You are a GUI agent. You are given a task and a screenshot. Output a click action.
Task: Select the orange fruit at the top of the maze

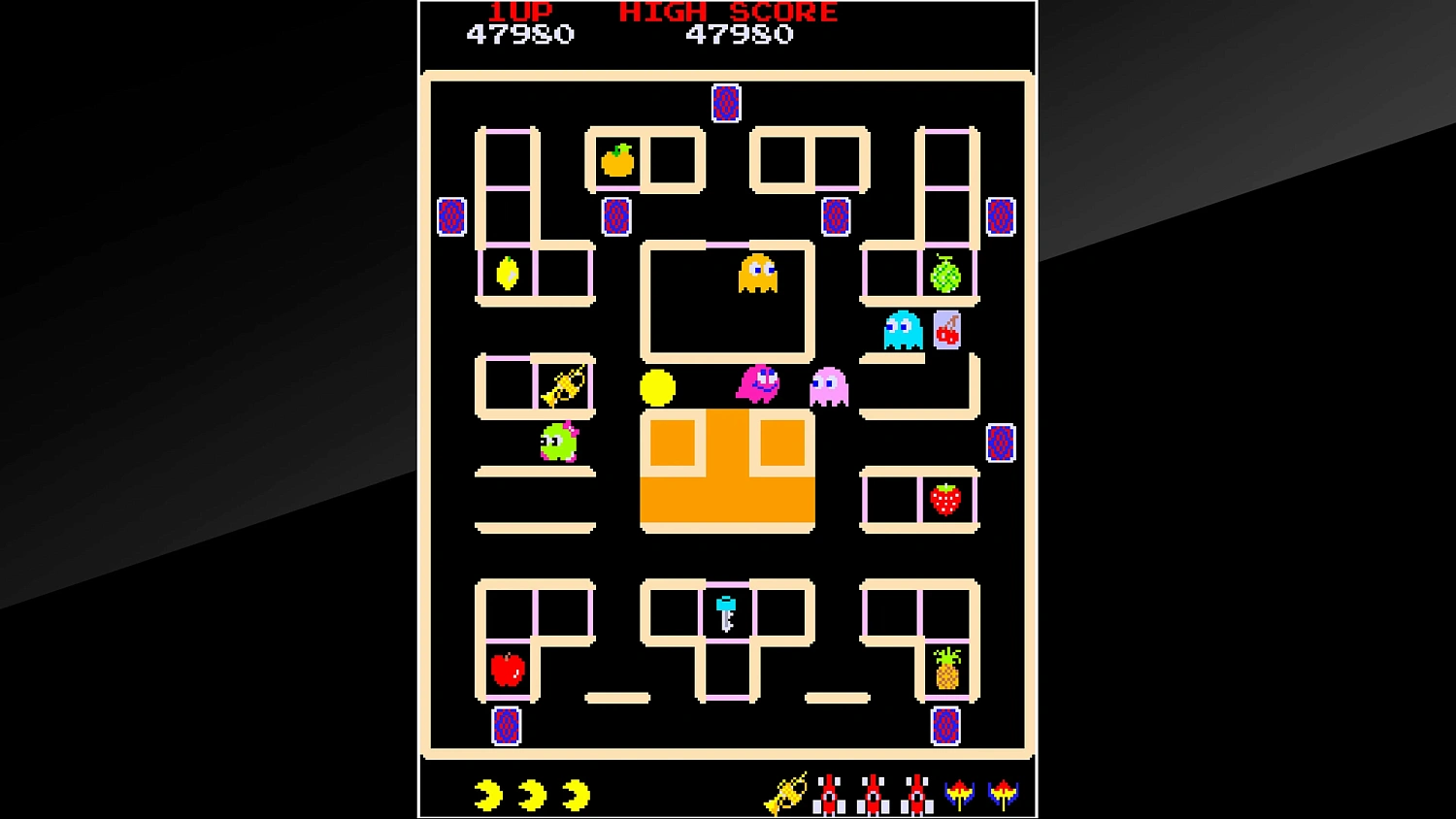click(x=618, y=161)
